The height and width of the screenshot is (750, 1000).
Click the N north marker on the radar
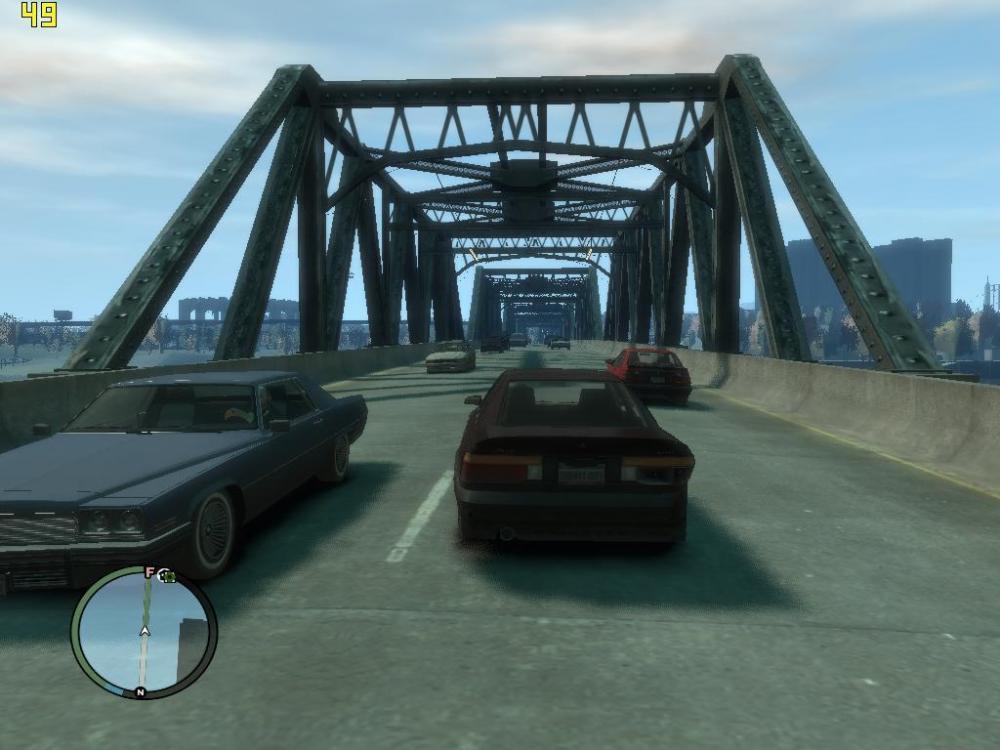point(140,692)
